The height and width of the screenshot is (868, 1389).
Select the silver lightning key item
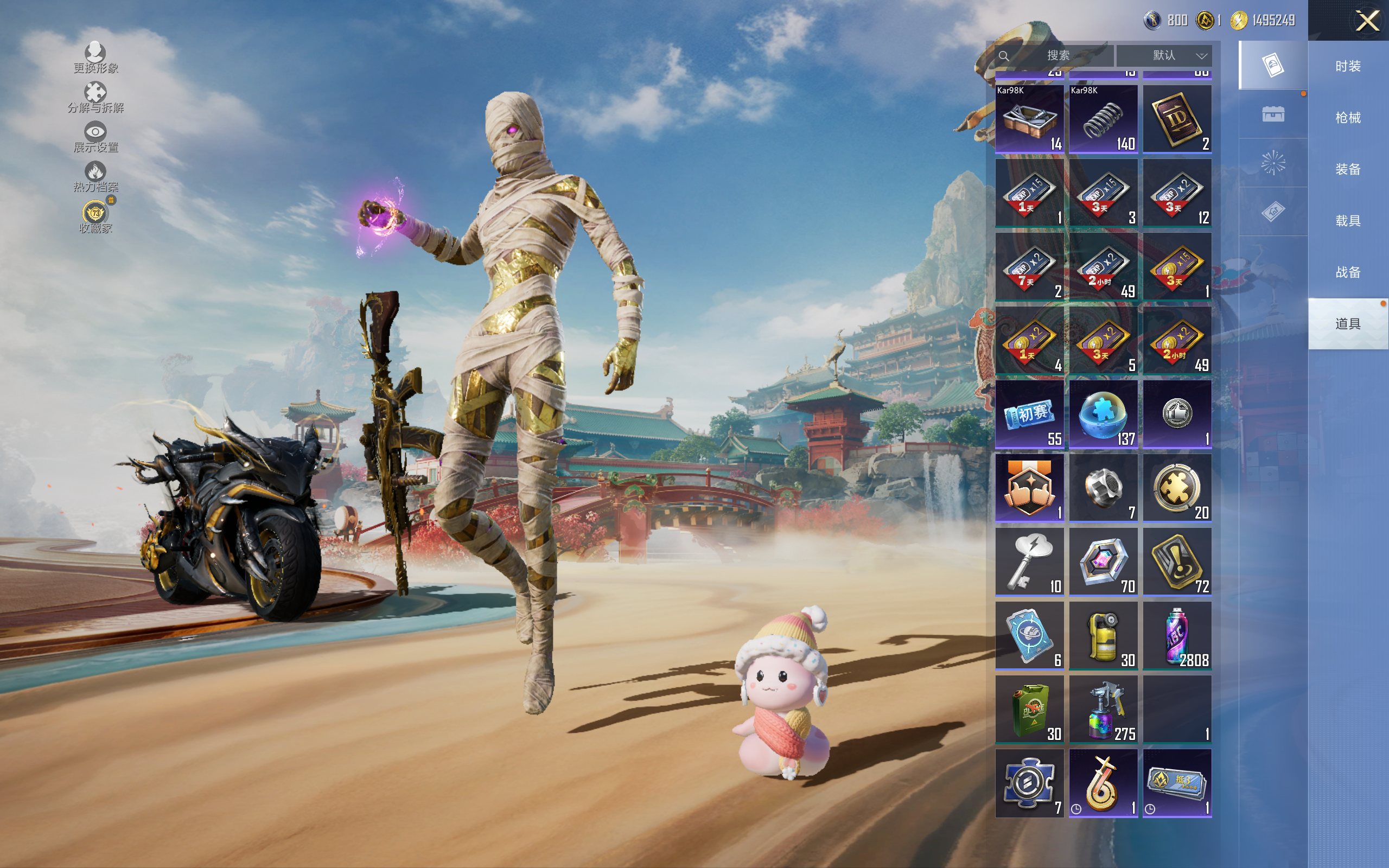pyautogui.click(x=1029, y=561)
